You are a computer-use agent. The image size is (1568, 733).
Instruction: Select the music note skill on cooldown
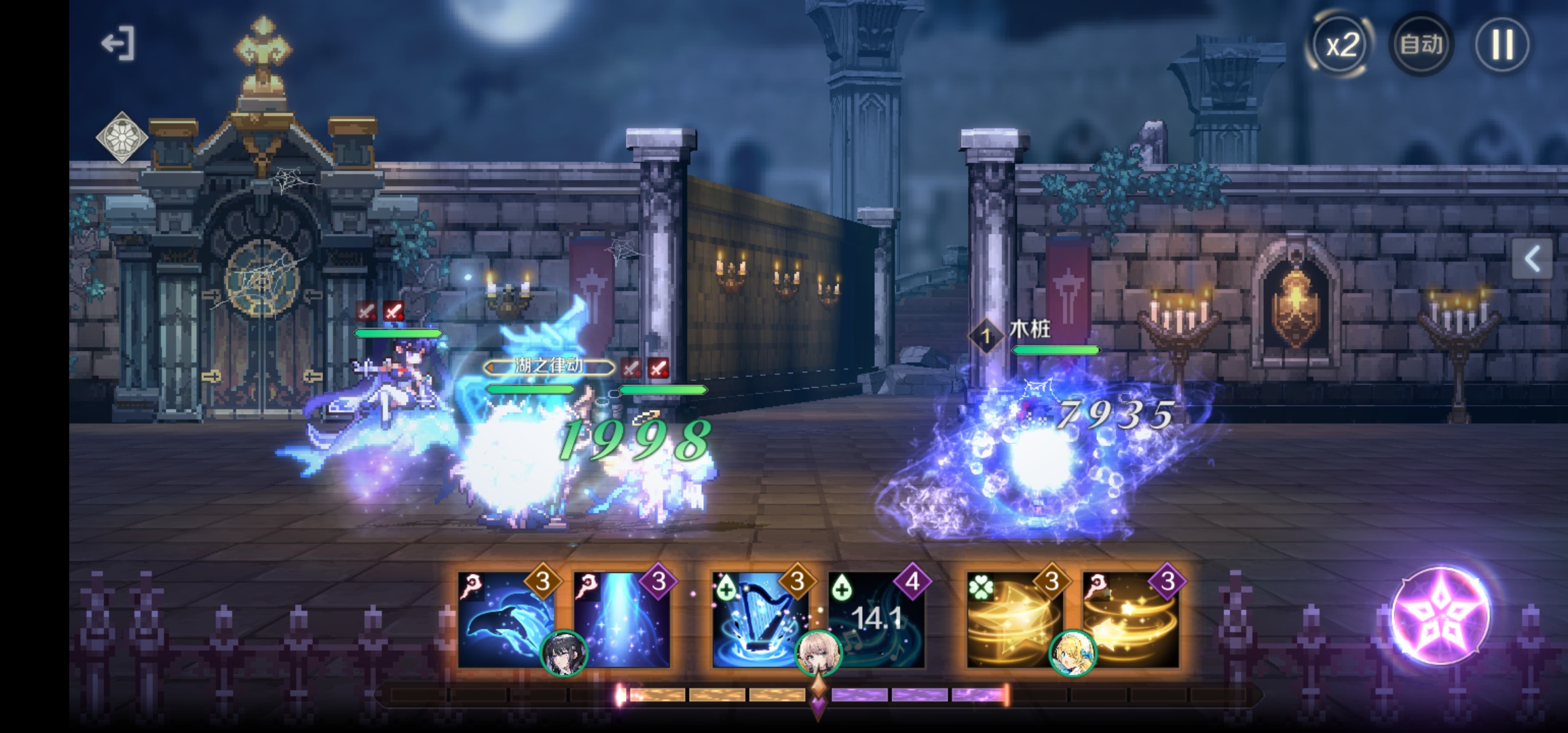(877, 619)
